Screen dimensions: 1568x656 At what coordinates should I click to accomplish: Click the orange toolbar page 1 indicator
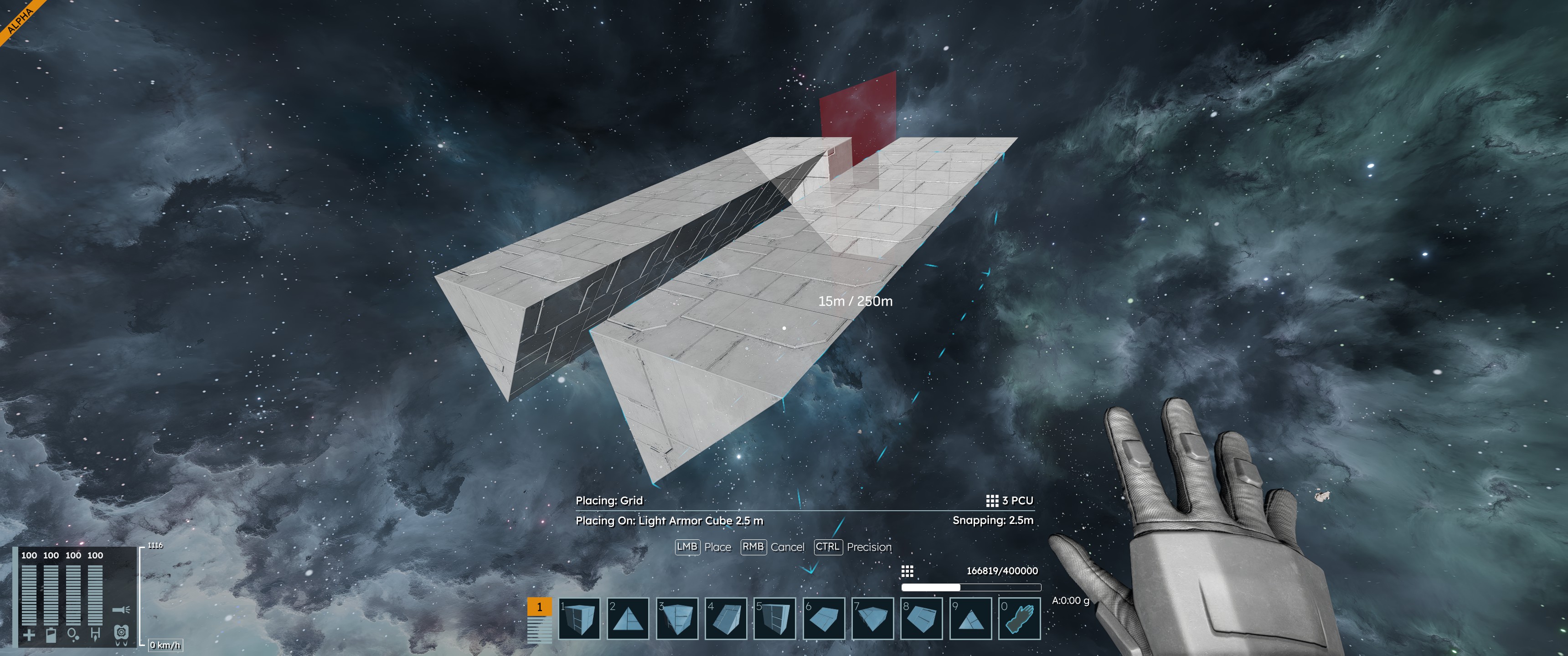tap(539, 607)
